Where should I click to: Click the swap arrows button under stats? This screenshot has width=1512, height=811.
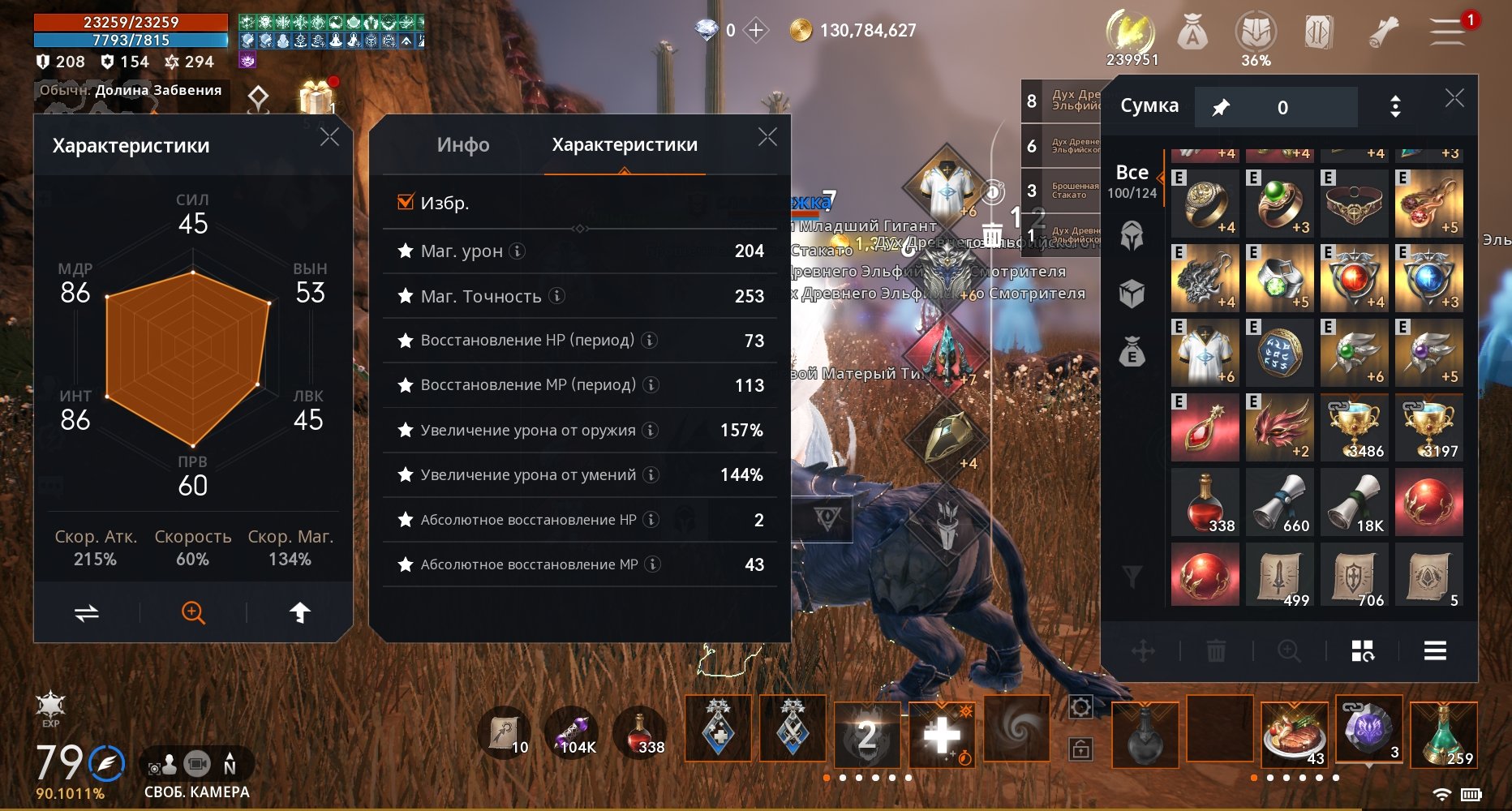tap(87, 612)
